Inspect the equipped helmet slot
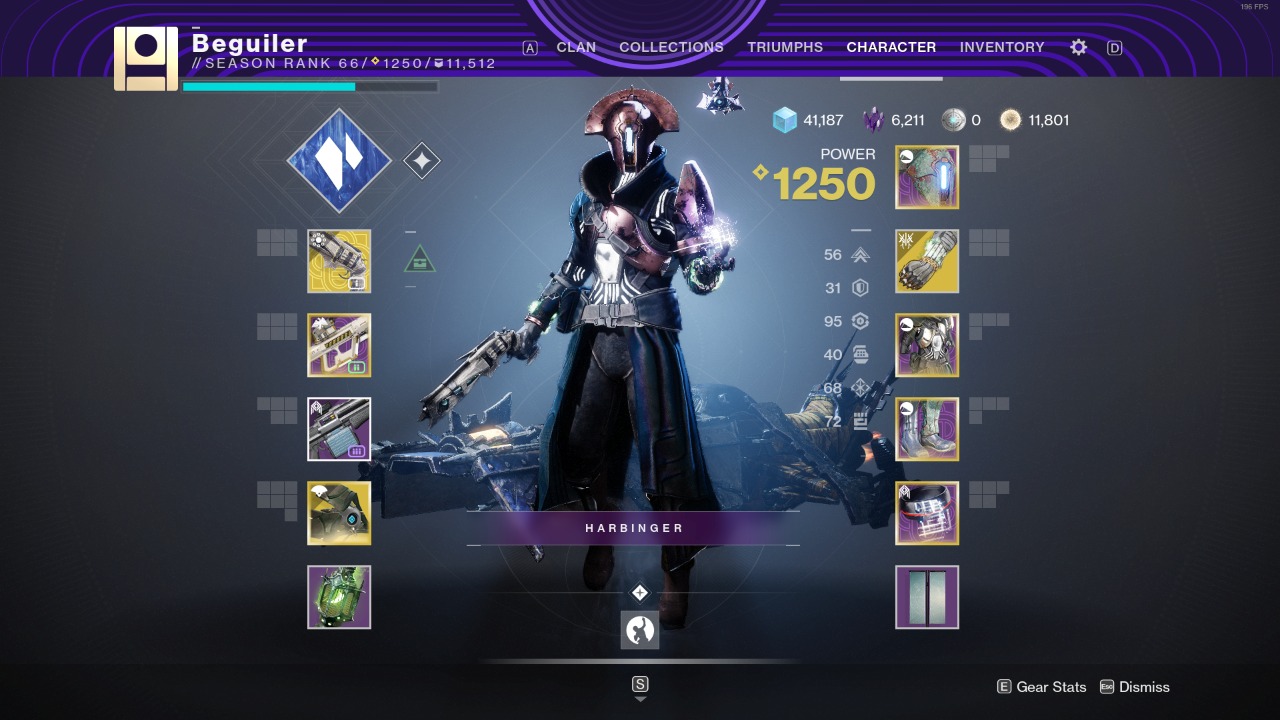The width and height of the screenshot is (1280, 720). 927,177
